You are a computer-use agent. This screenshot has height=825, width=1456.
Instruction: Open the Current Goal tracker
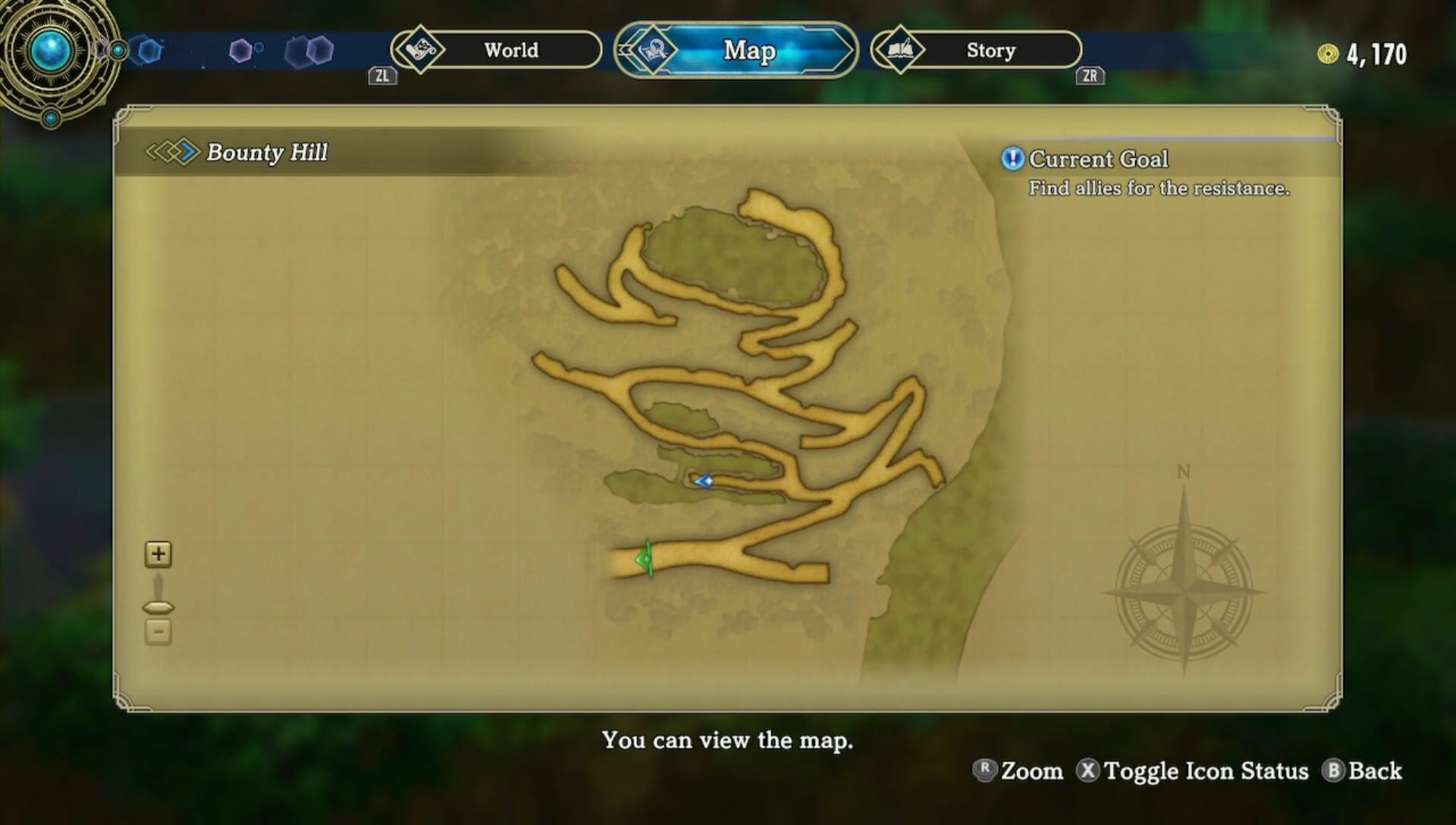click(x=1098, y=159)
